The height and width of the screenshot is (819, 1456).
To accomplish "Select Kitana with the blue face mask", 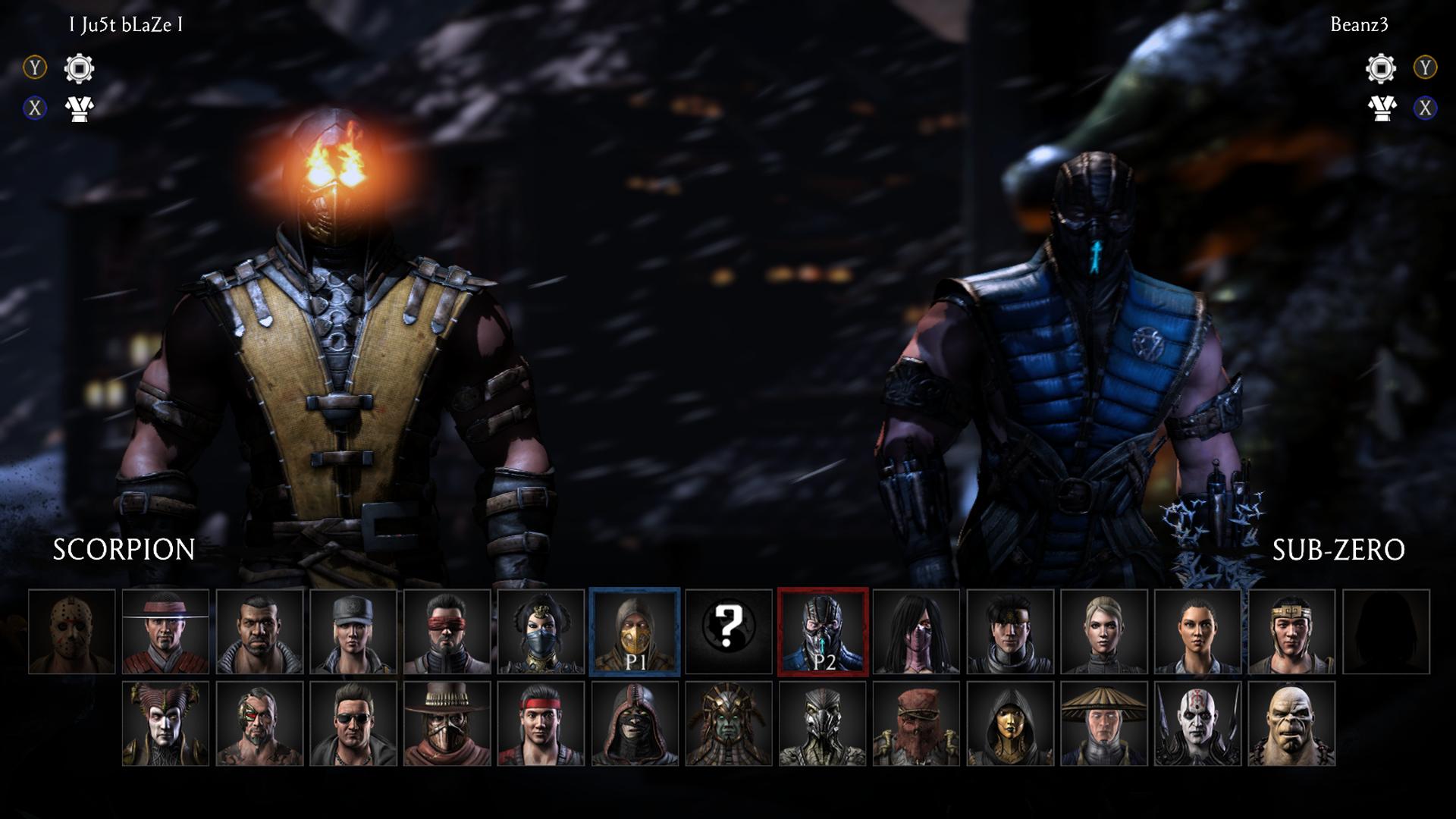I will pos(541,632).
